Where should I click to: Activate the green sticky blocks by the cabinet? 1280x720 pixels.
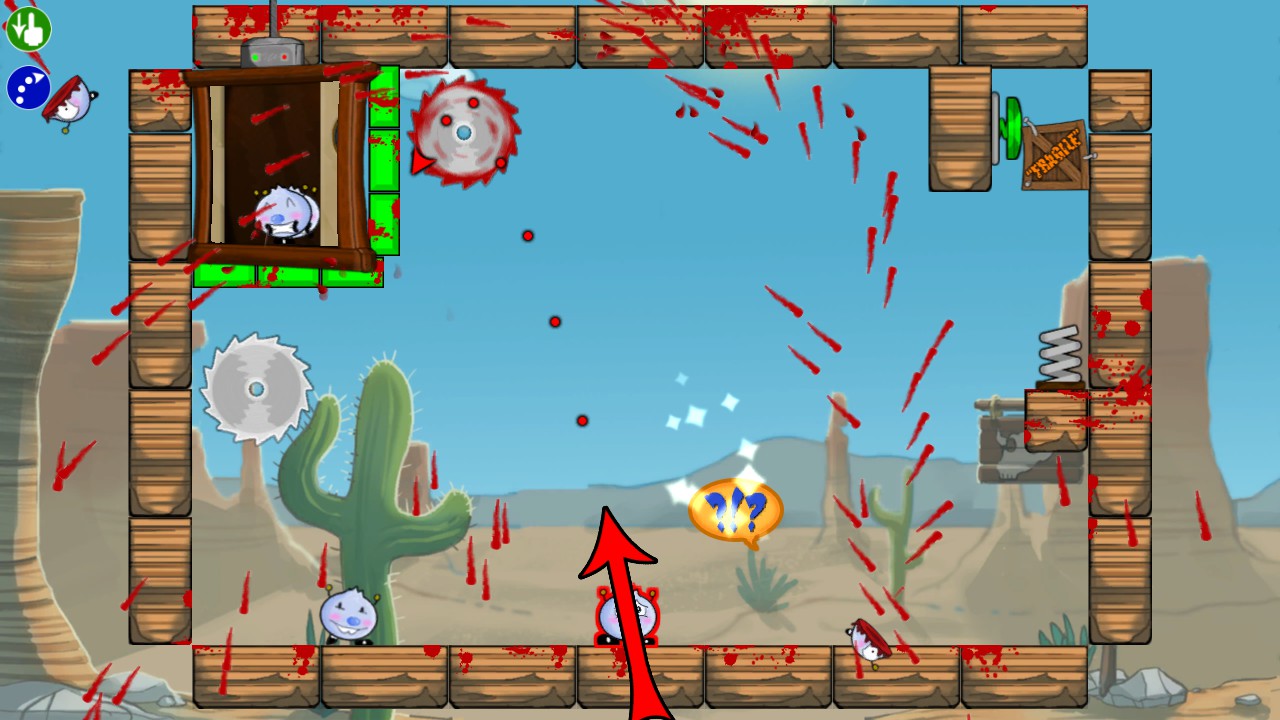(x=383, y=160)
